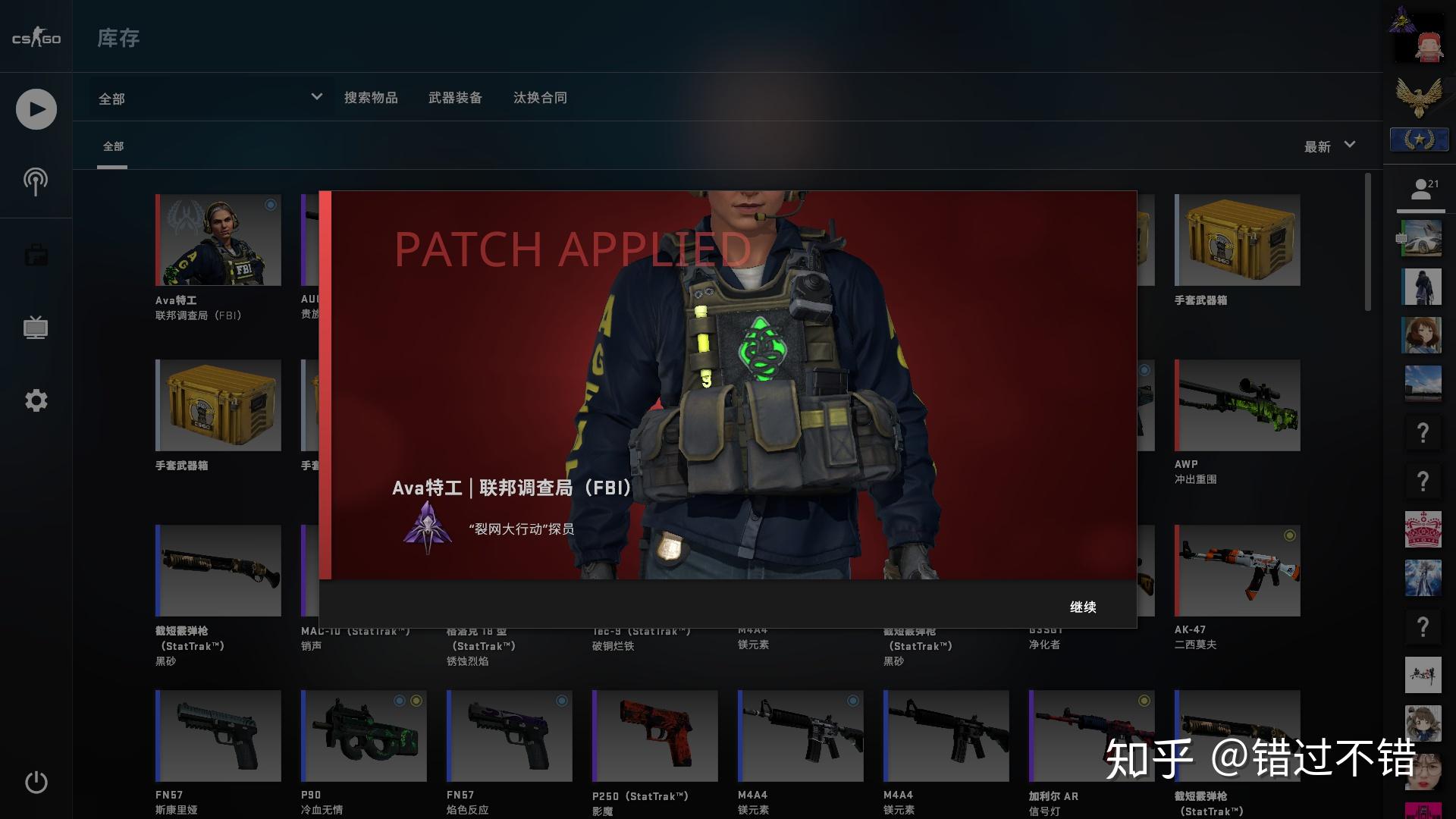
Task: Open the settings gear icon
Action: pyautogui.click(x=35, y=400)
